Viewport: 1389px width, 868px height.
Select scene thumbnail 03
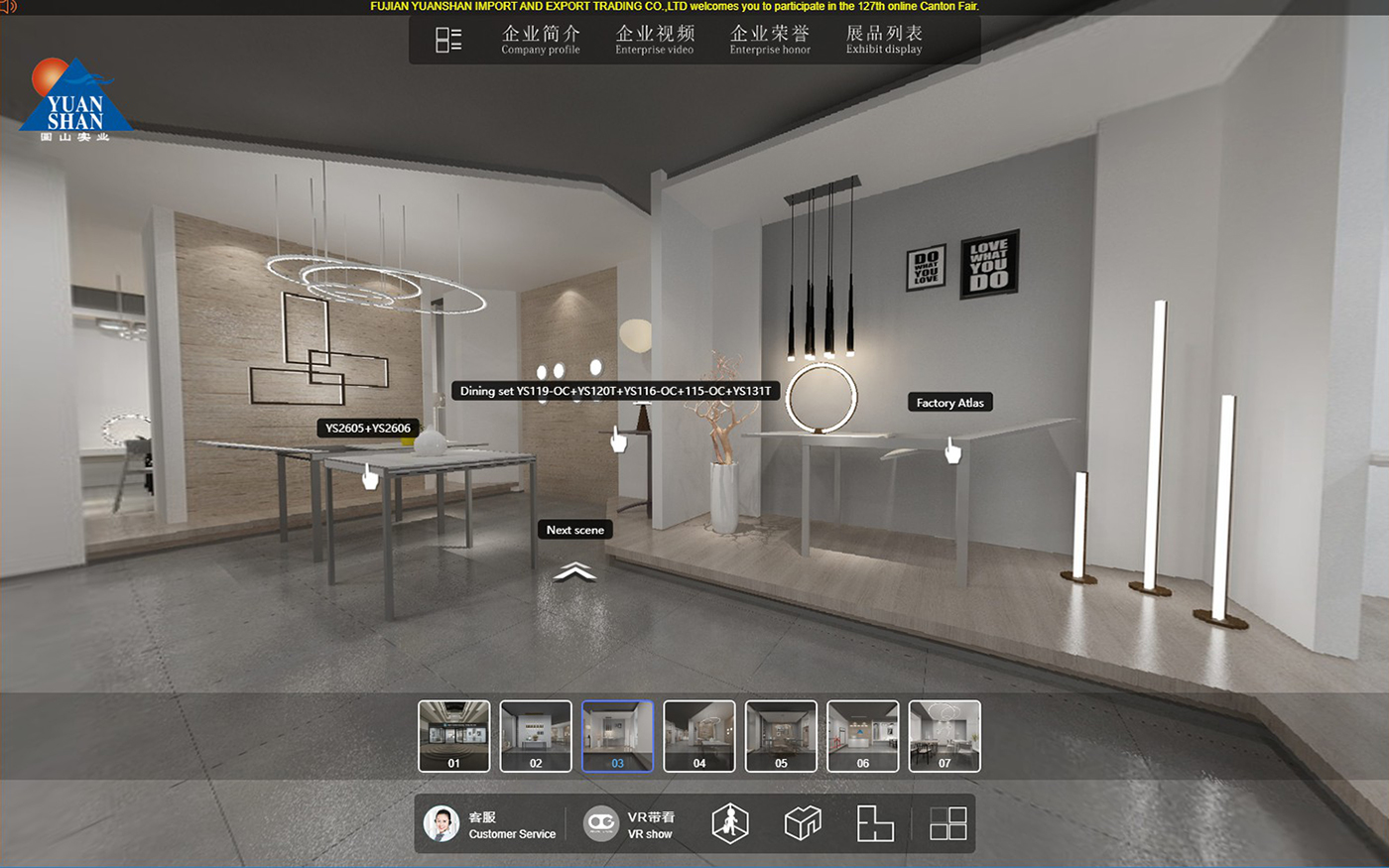click(x=617, y=736)
